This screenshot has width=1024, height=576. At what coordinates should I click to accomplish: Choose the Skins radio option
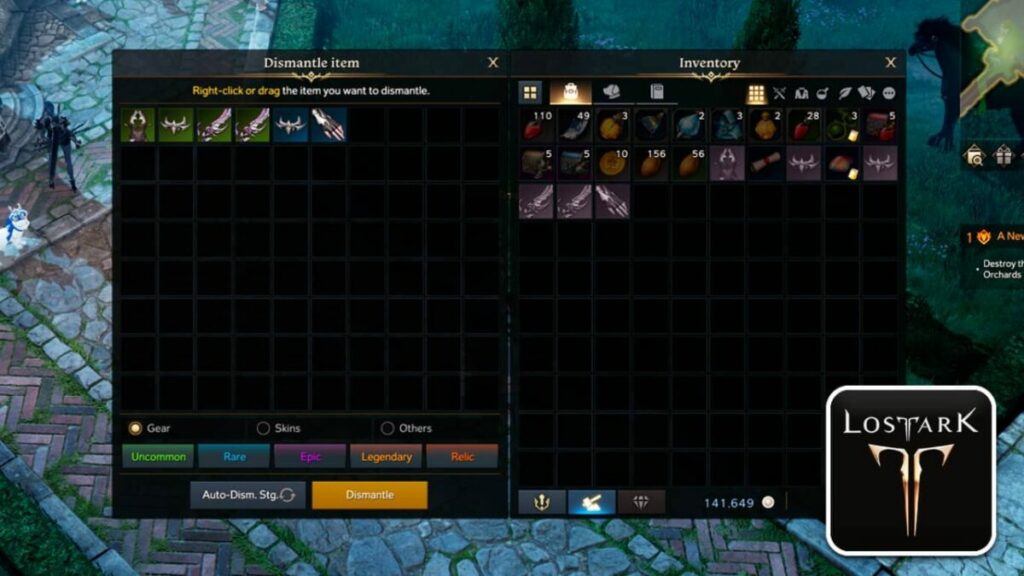263,428
